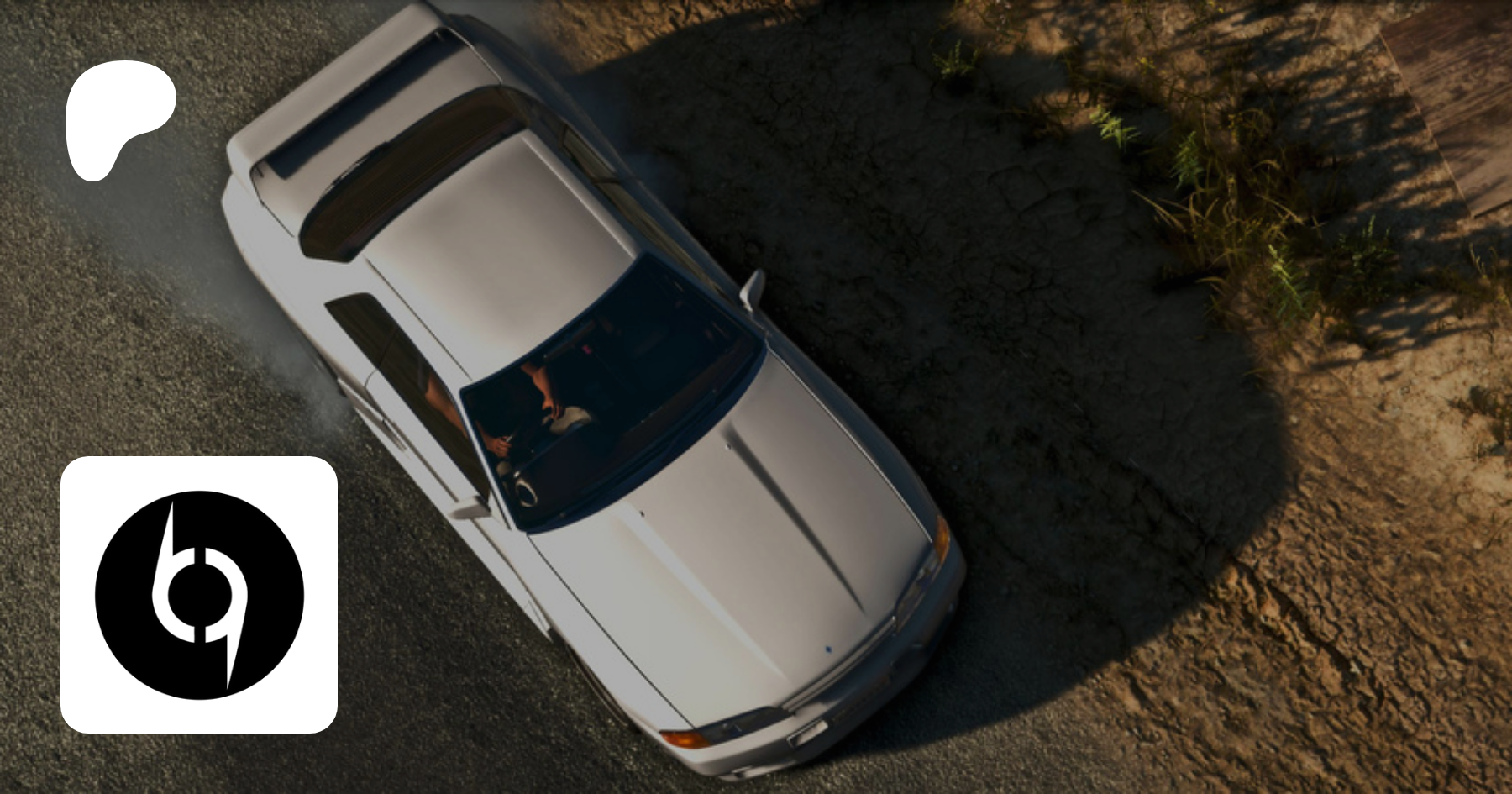Click the white Patreon logo
Screen dimensions: 1512x794
118,118
